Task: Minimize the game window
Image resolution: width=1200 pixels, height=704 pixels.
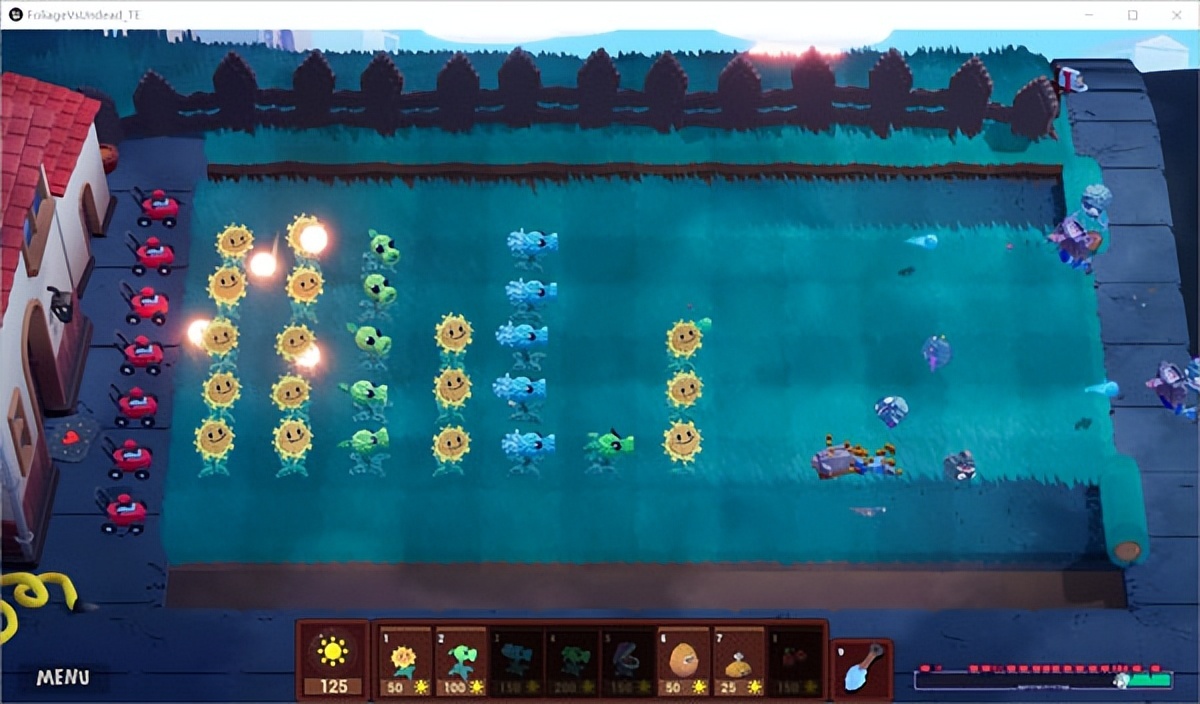Action: [x=1087, y=15]
